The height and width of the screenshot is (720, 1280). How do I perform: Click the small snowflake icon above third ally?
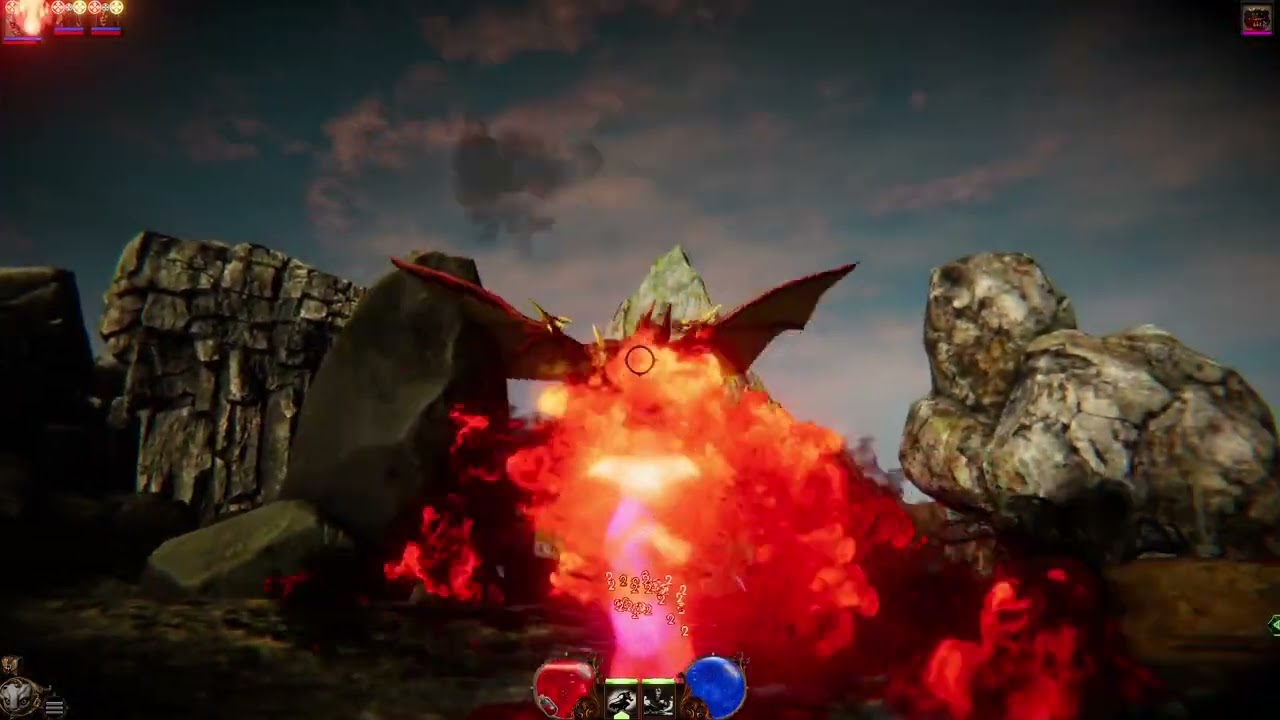105,7
